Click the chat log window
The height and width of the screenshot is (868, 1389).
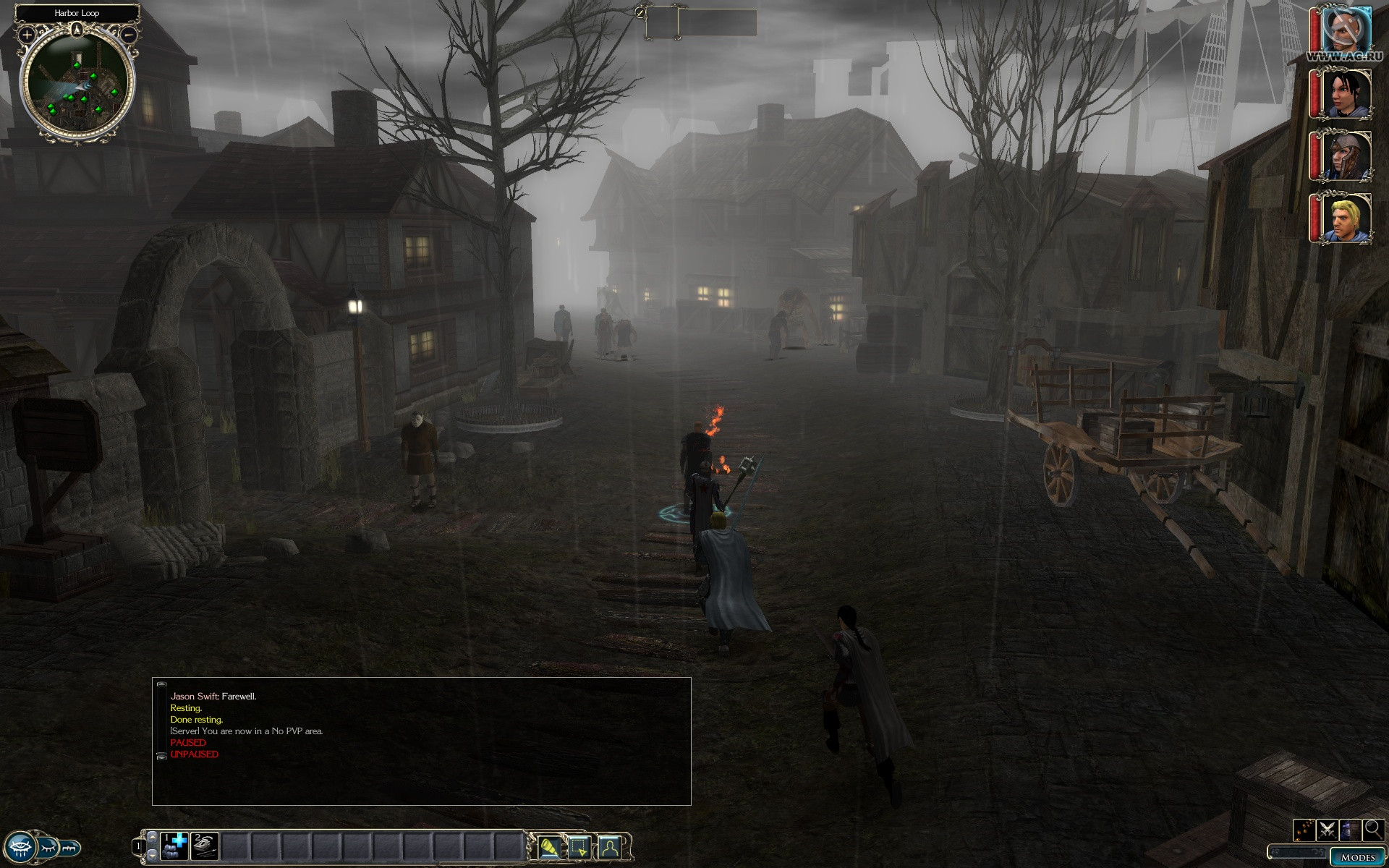click(421, 741)
